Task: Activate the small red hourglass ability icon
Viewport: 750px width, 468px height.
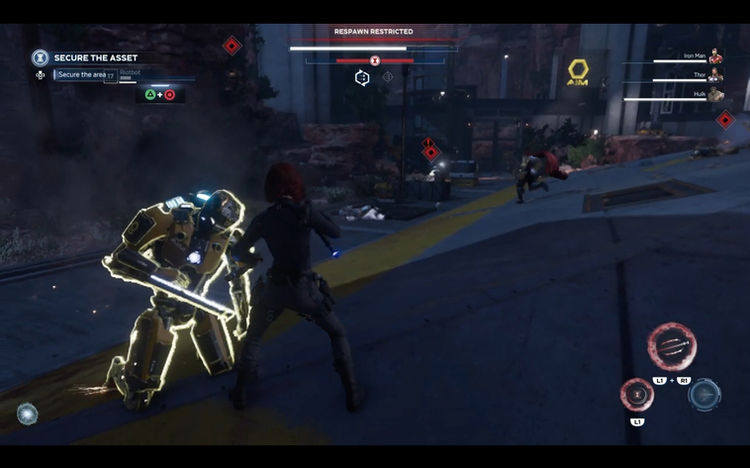Action: [637, 395]
